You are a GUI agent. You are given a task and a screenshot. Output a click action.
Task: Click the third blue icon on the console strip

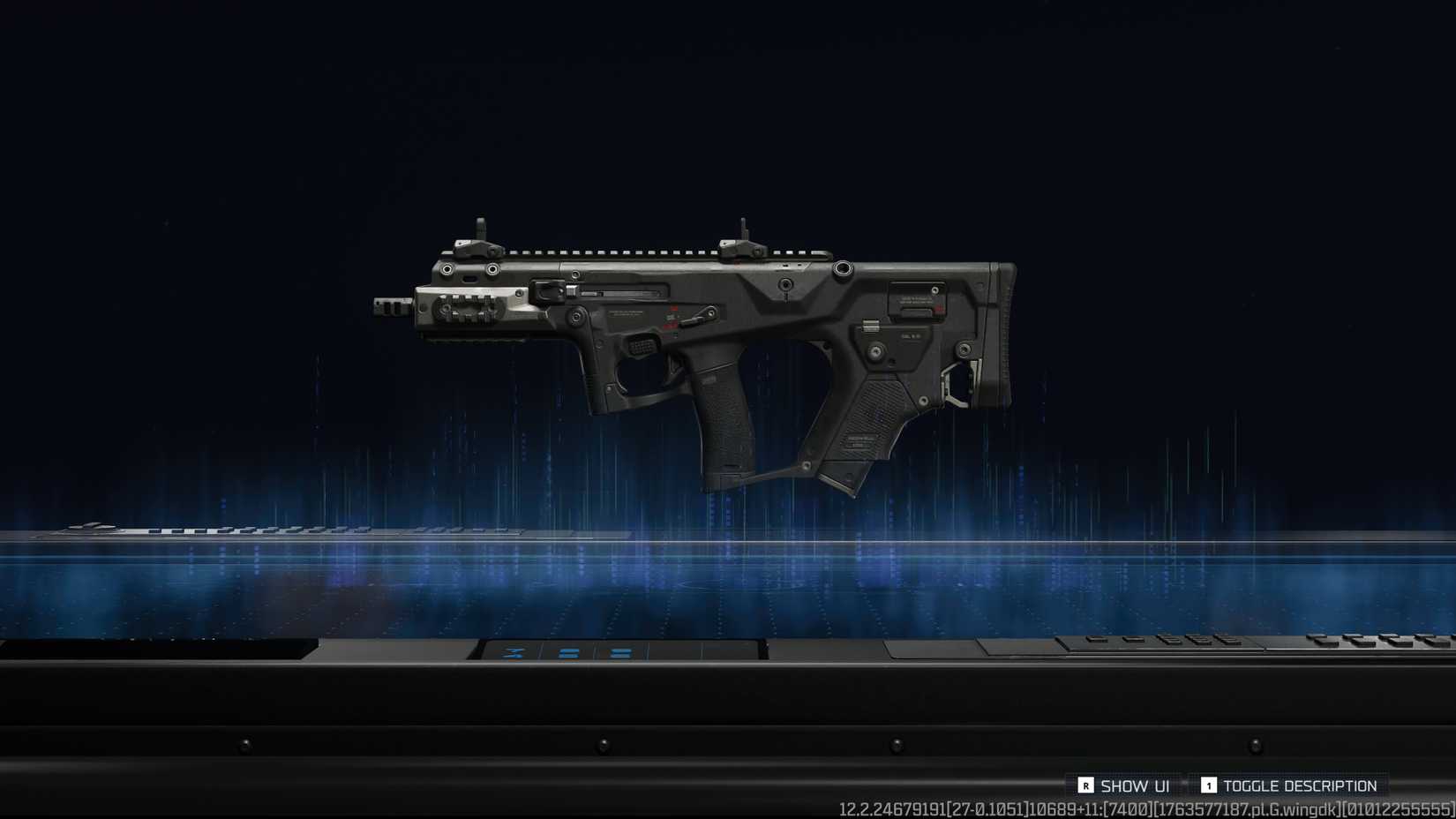tap(620, 653)
